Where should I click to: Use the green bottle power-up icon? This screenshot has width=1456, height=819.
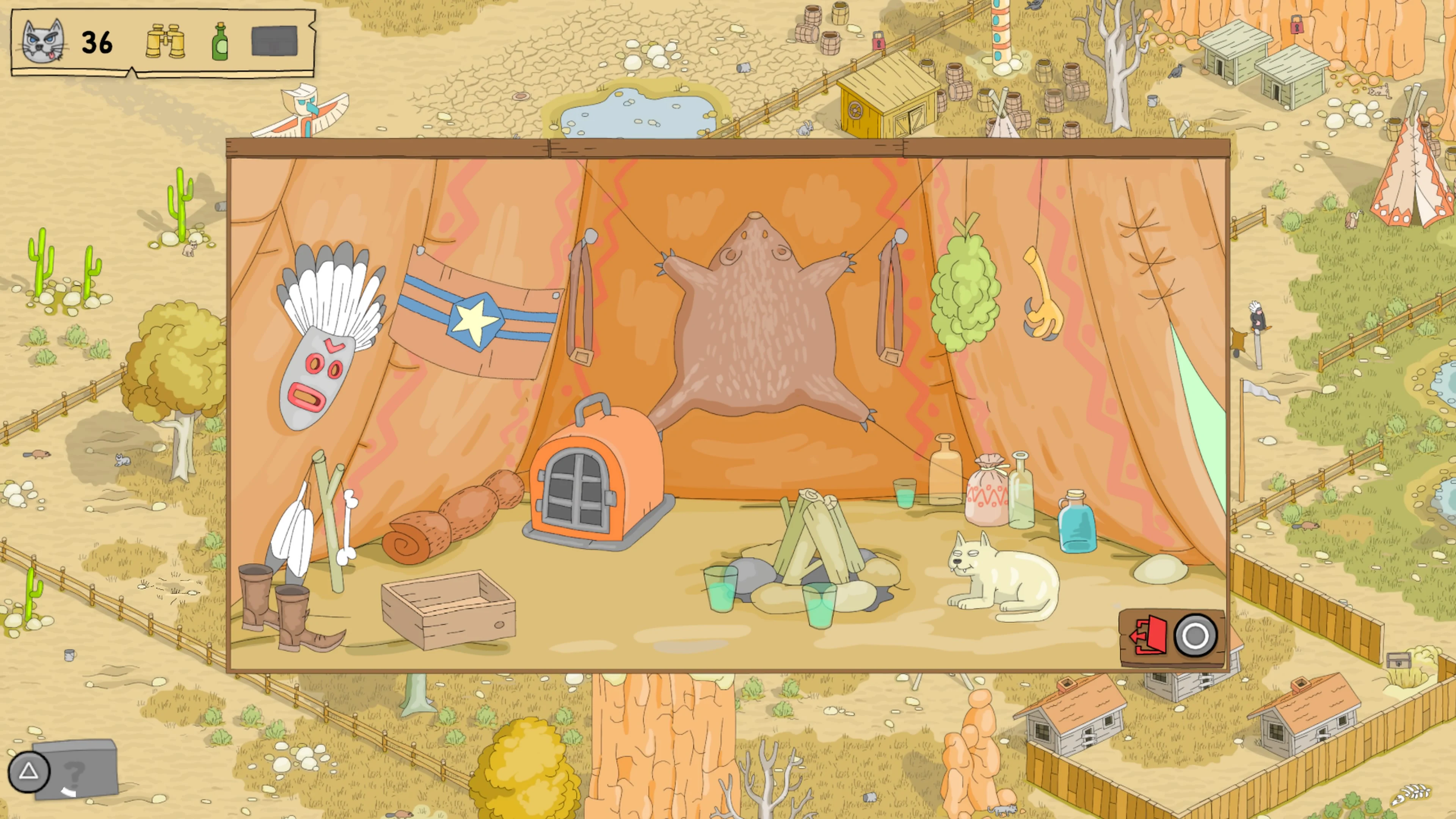[220, 44]
